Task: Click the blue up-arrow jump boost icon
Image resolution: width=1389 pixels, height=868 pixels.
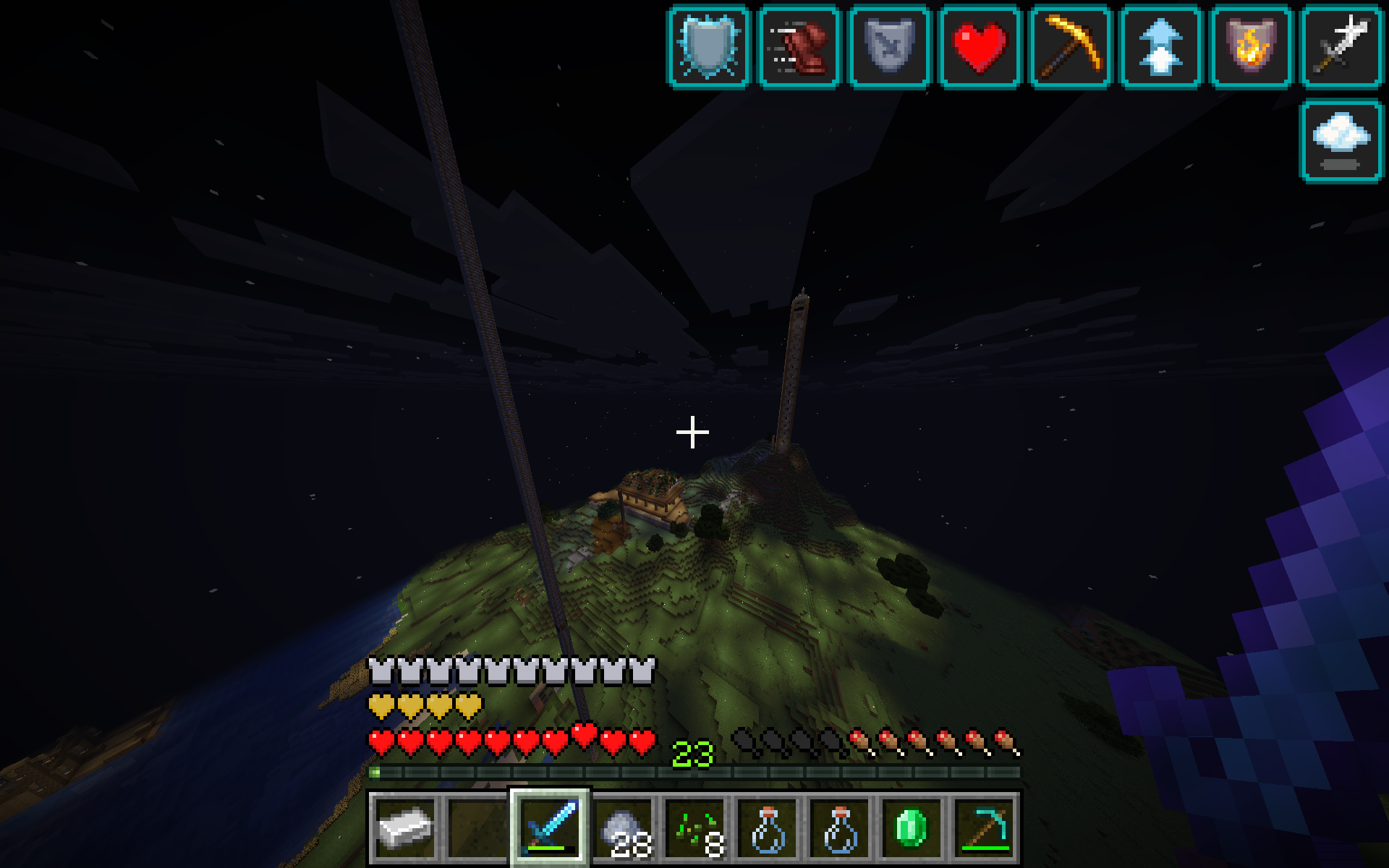Action: (x=1160, y=47)
